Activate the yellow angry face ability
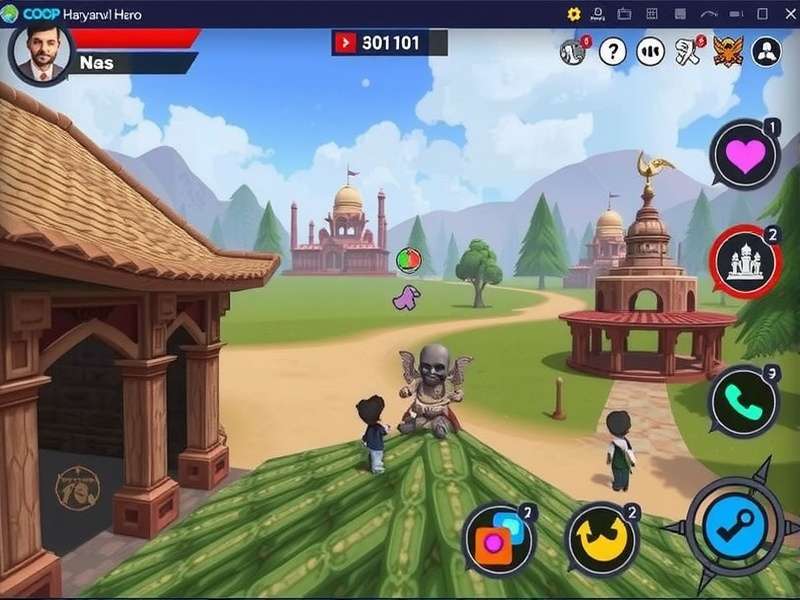This screenshot has height=600, width=800. pyautogui.click(x=602, y=538)
